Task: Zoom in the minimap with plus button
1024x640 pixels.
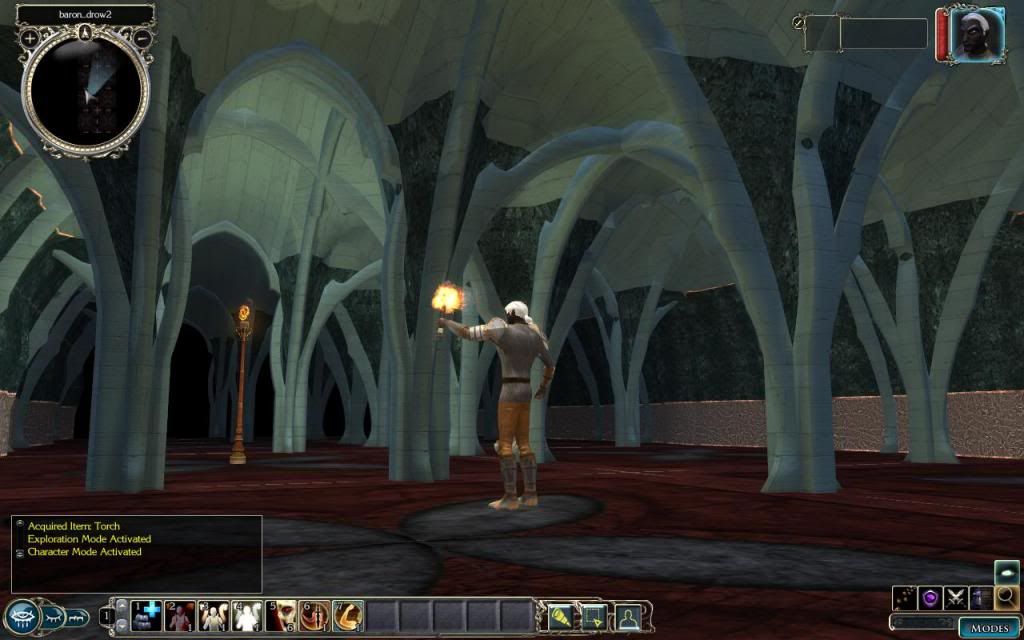Action: pyautogui.click(x=30, y=38)
